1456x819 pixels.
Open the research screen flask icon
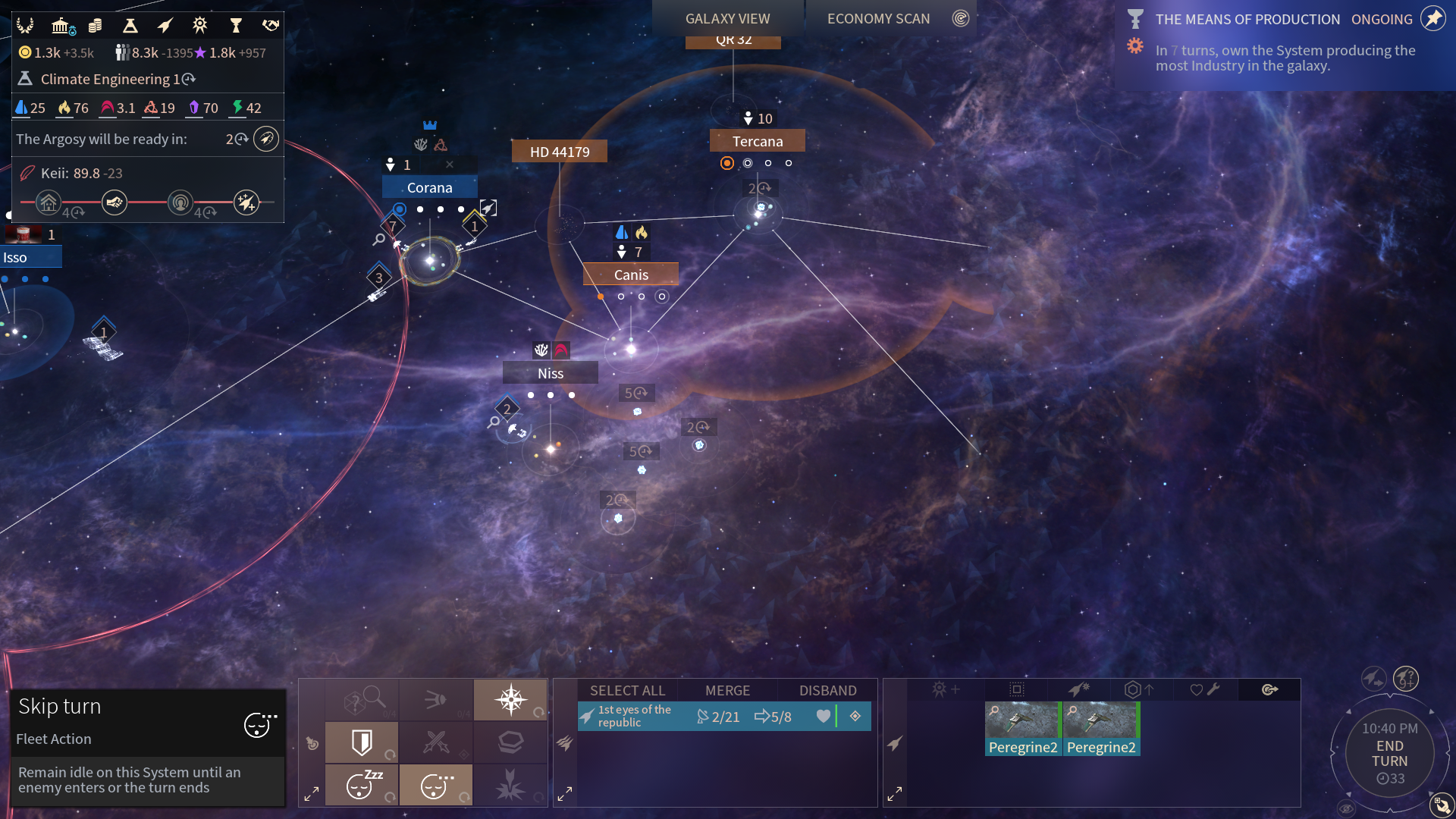[130, 26]
